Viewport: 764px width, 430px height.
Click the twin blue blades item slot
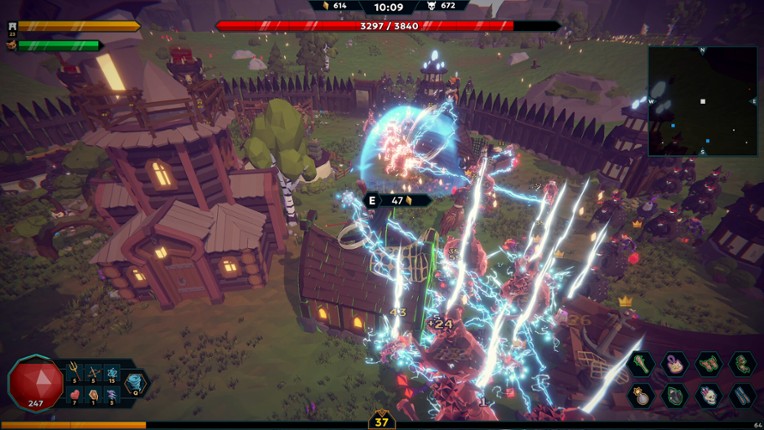(x=743, y=396)
